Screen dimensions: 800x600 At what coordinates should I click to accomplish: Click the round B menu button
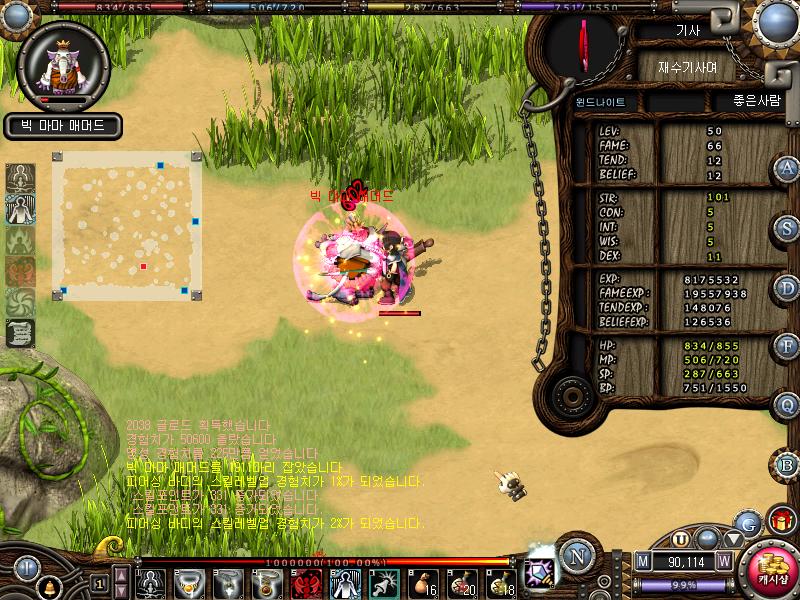[x=787, y=464]
